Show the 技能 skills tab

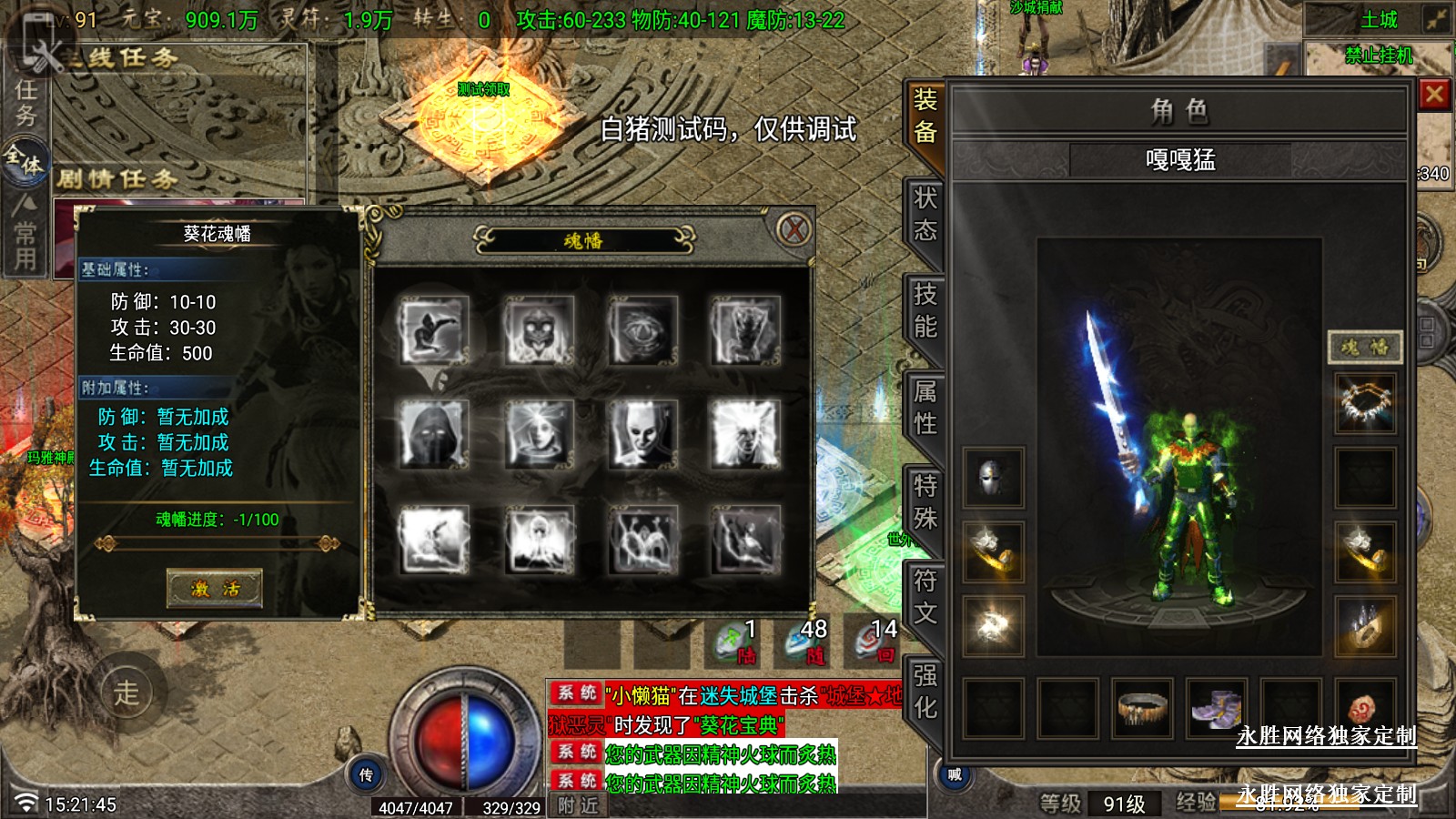click(925, 310)
